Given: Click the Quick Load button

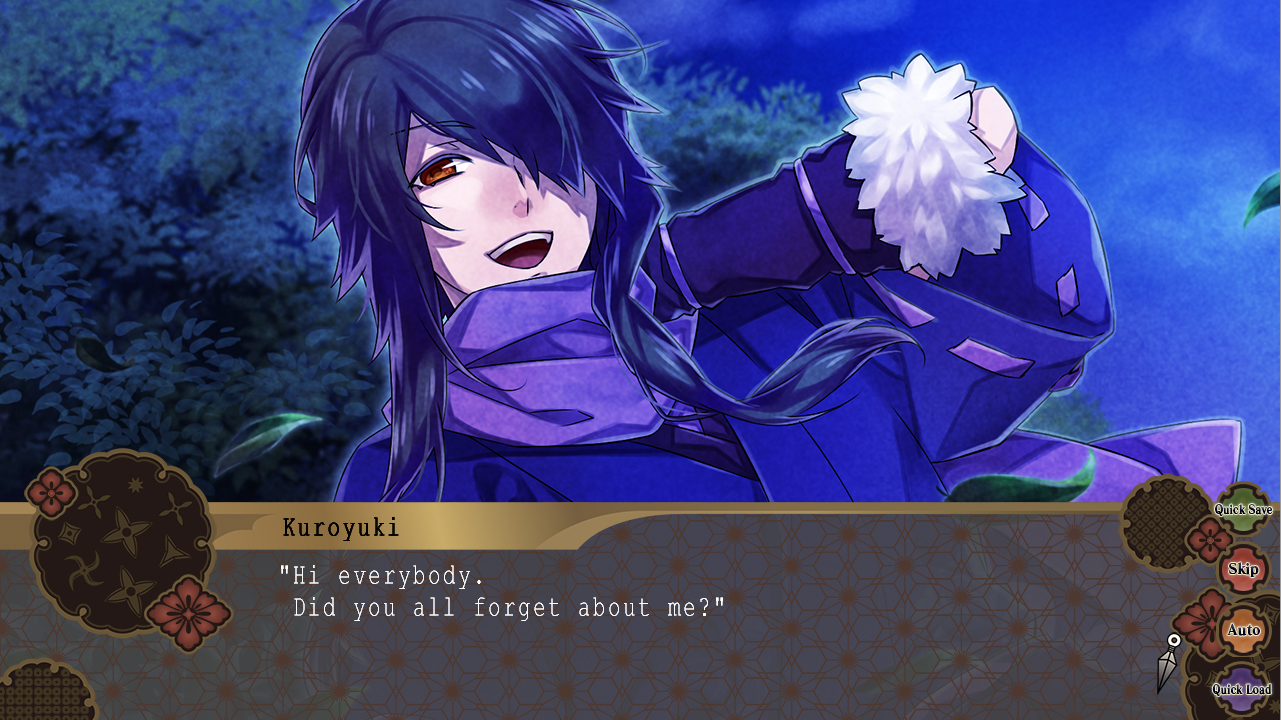Looking at the screenshot, I should click(x=1243, y=689).
